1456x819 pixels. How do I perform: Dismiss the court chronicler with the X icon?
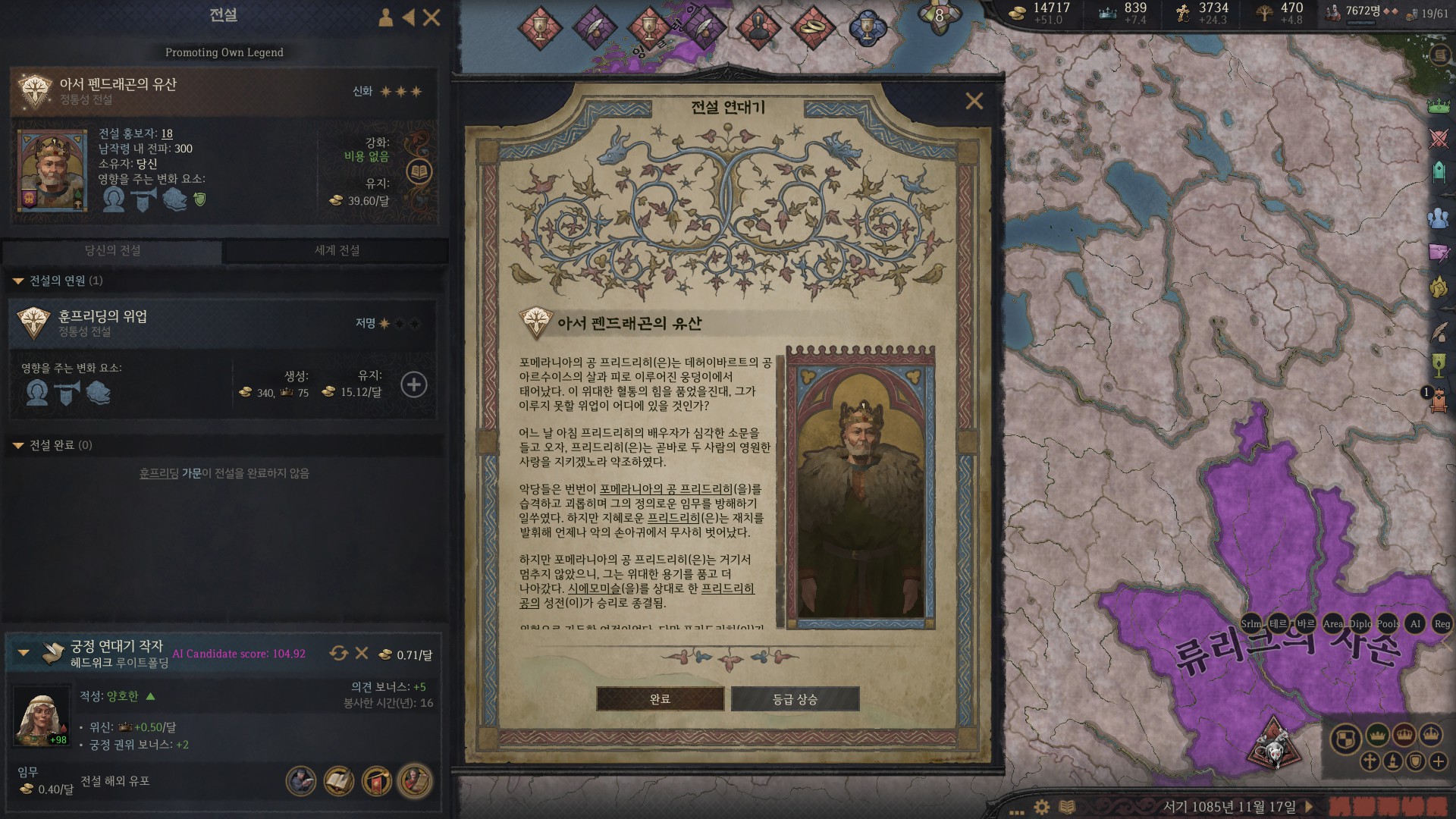pos(362,653)
